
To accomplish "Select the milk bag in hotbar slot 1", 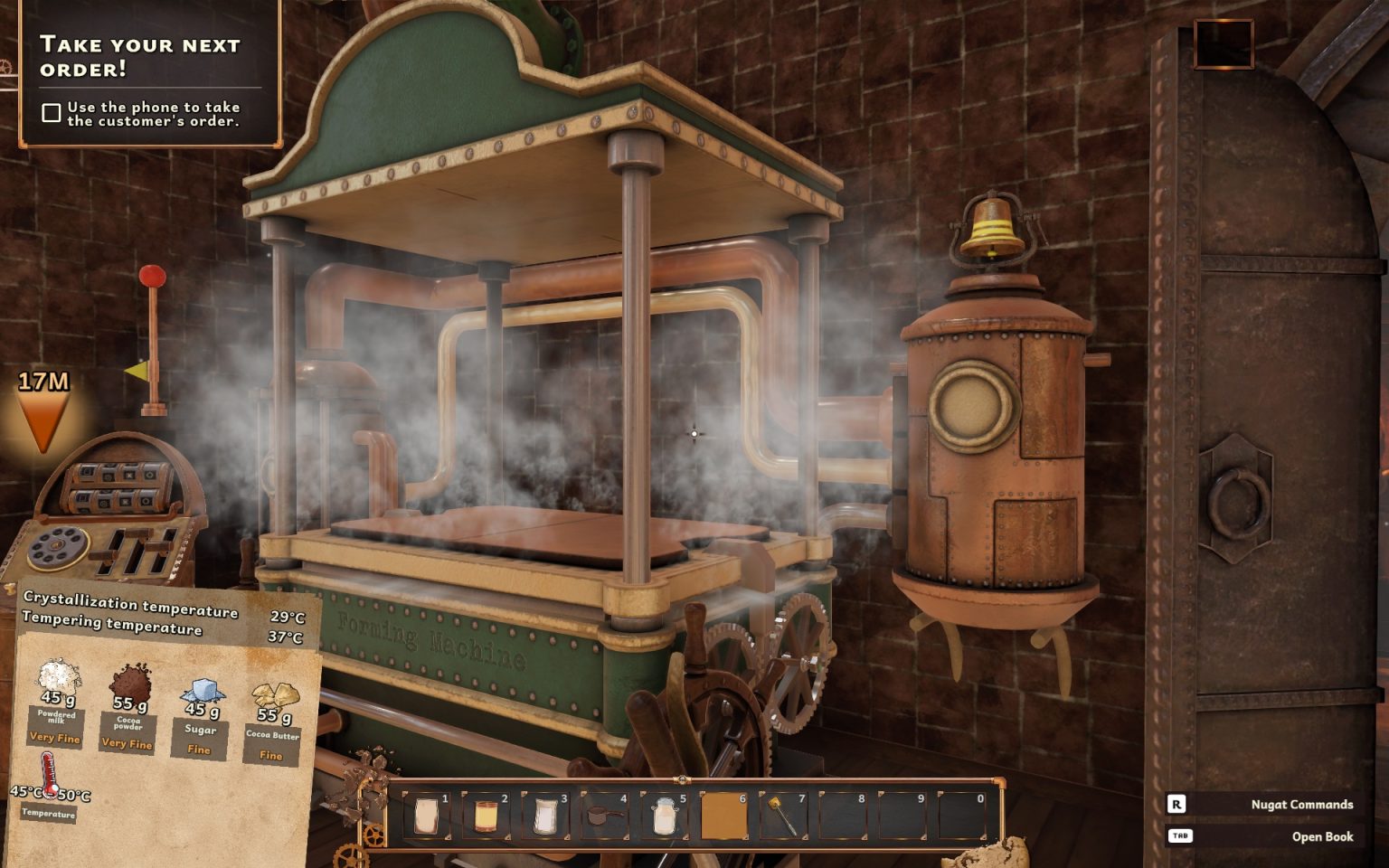I will pos(425,815).
